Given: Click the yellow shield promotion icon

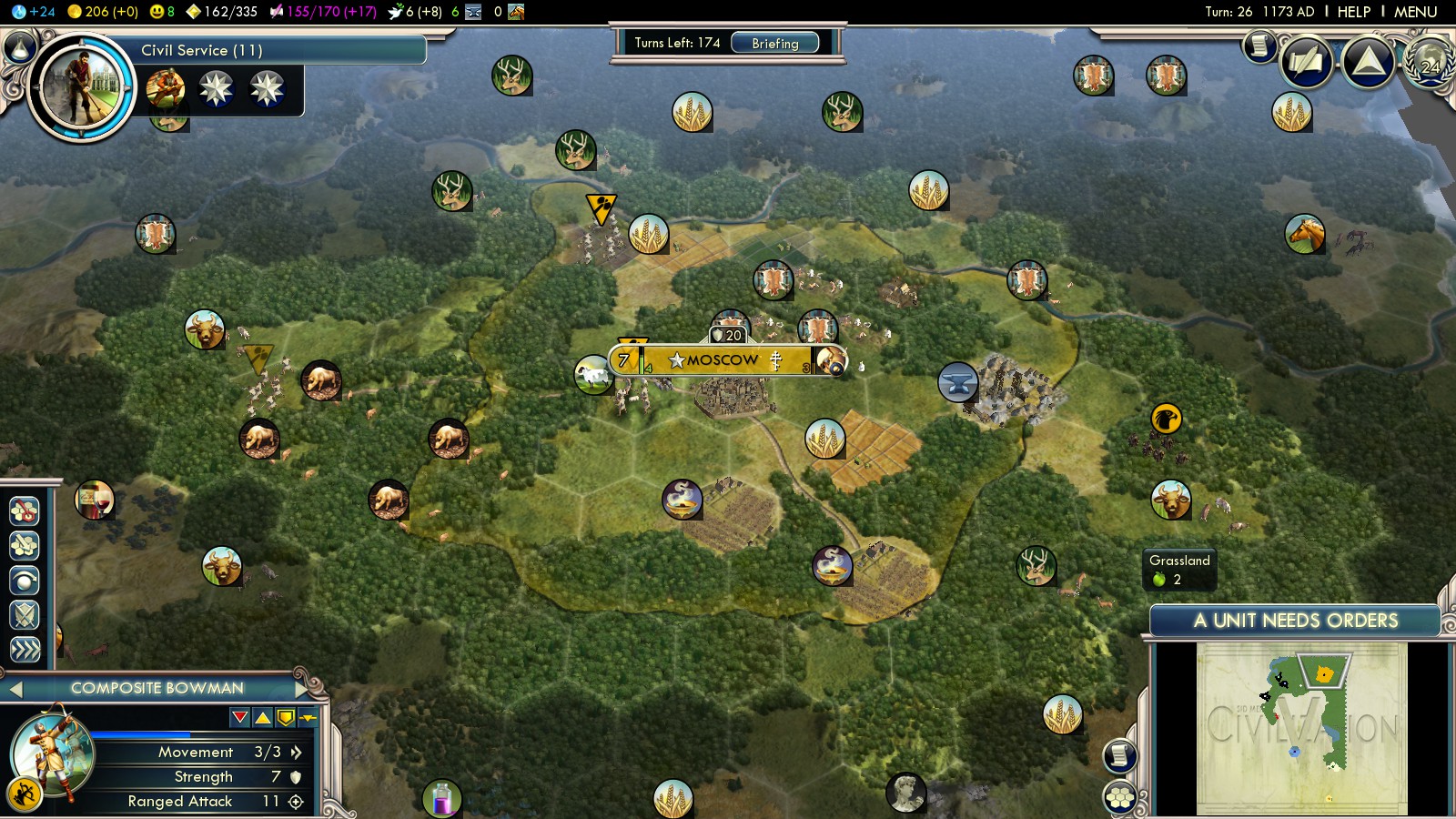Looking at the screenshot, I should coord(286,718).
